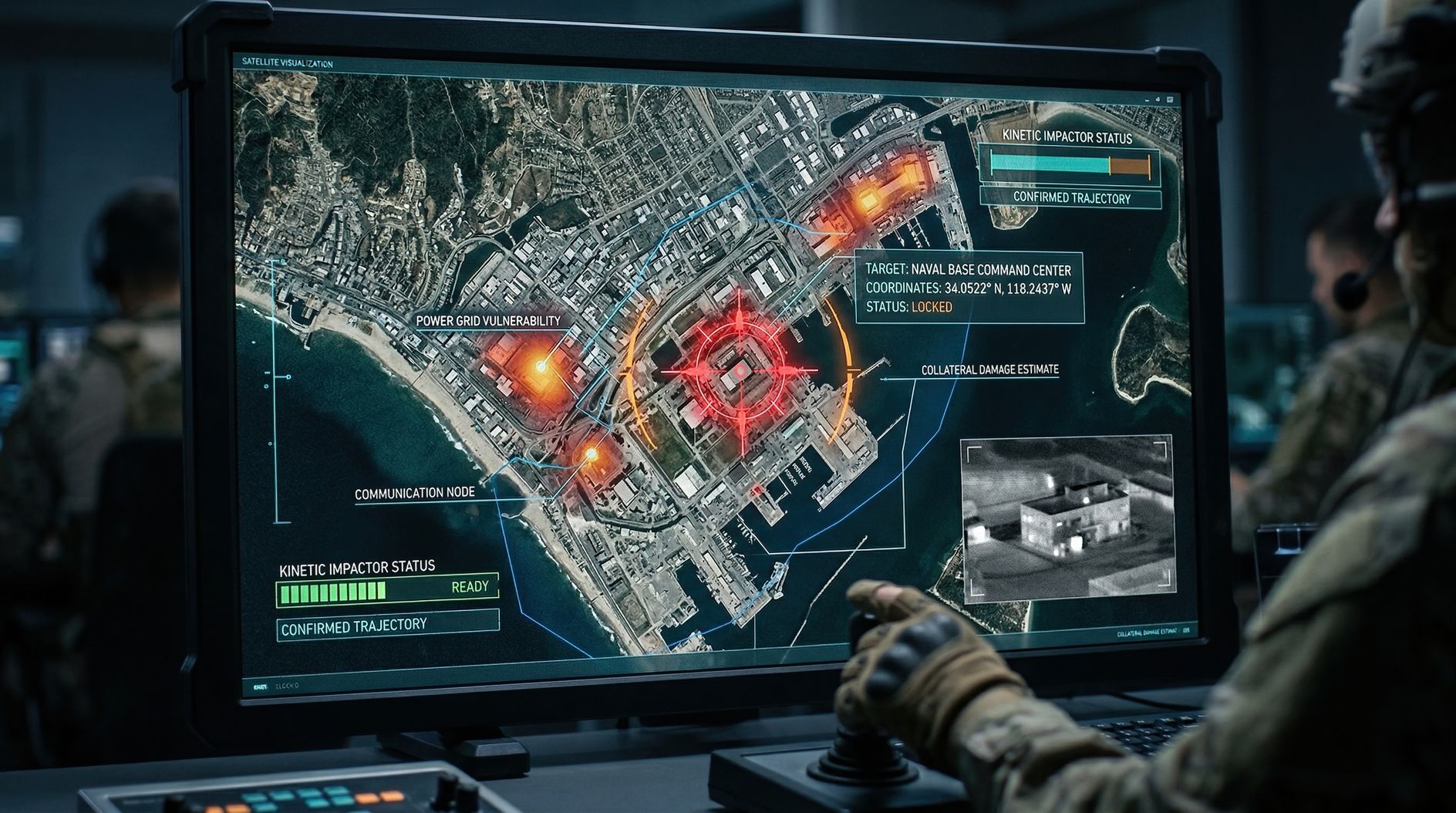
Task: Open the thermal camera feed thumbnail
Action: coord(1067,518)
